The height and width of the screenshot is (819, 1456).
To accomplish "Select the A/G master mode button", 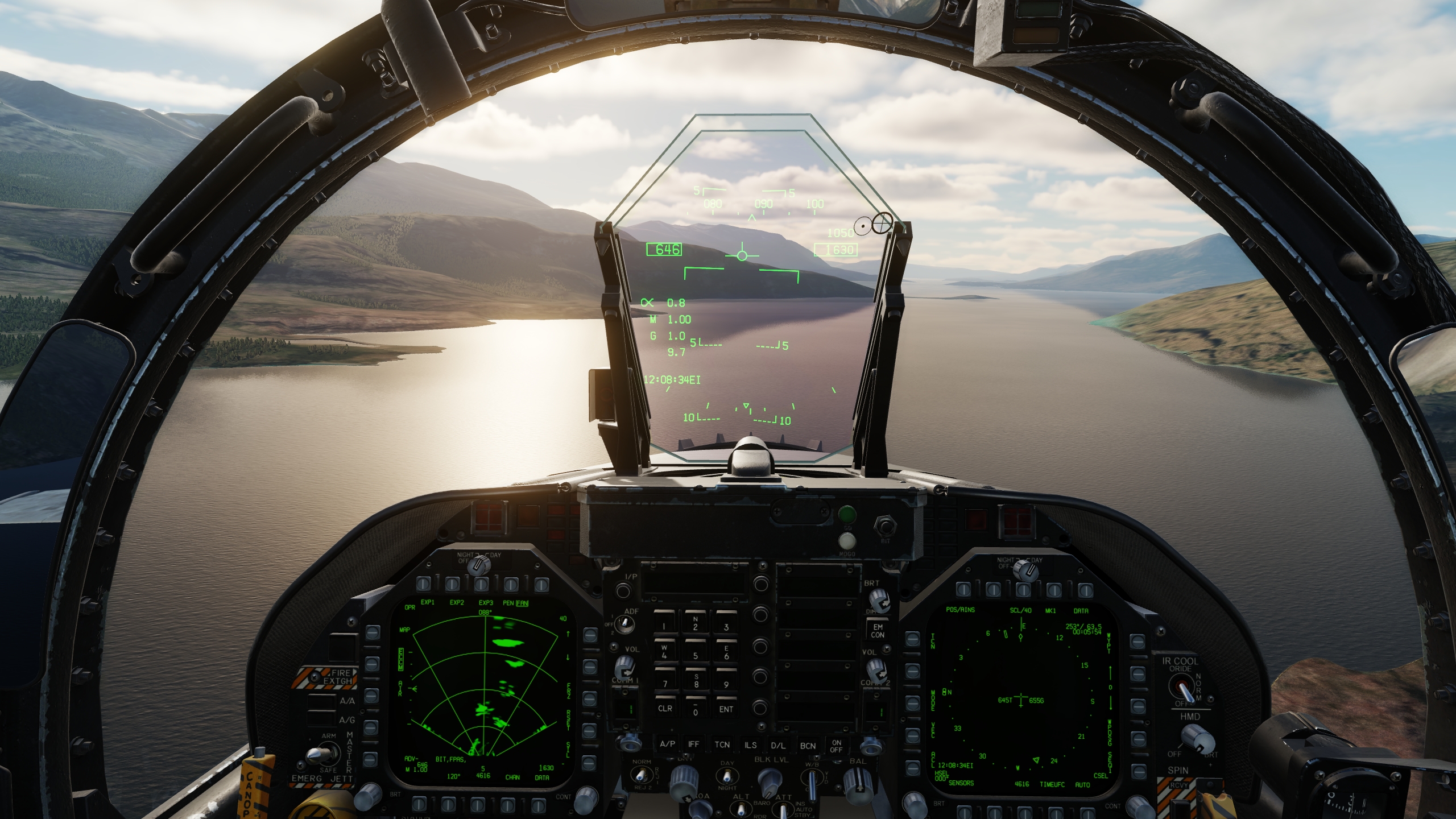I will (x=322, y=720).
